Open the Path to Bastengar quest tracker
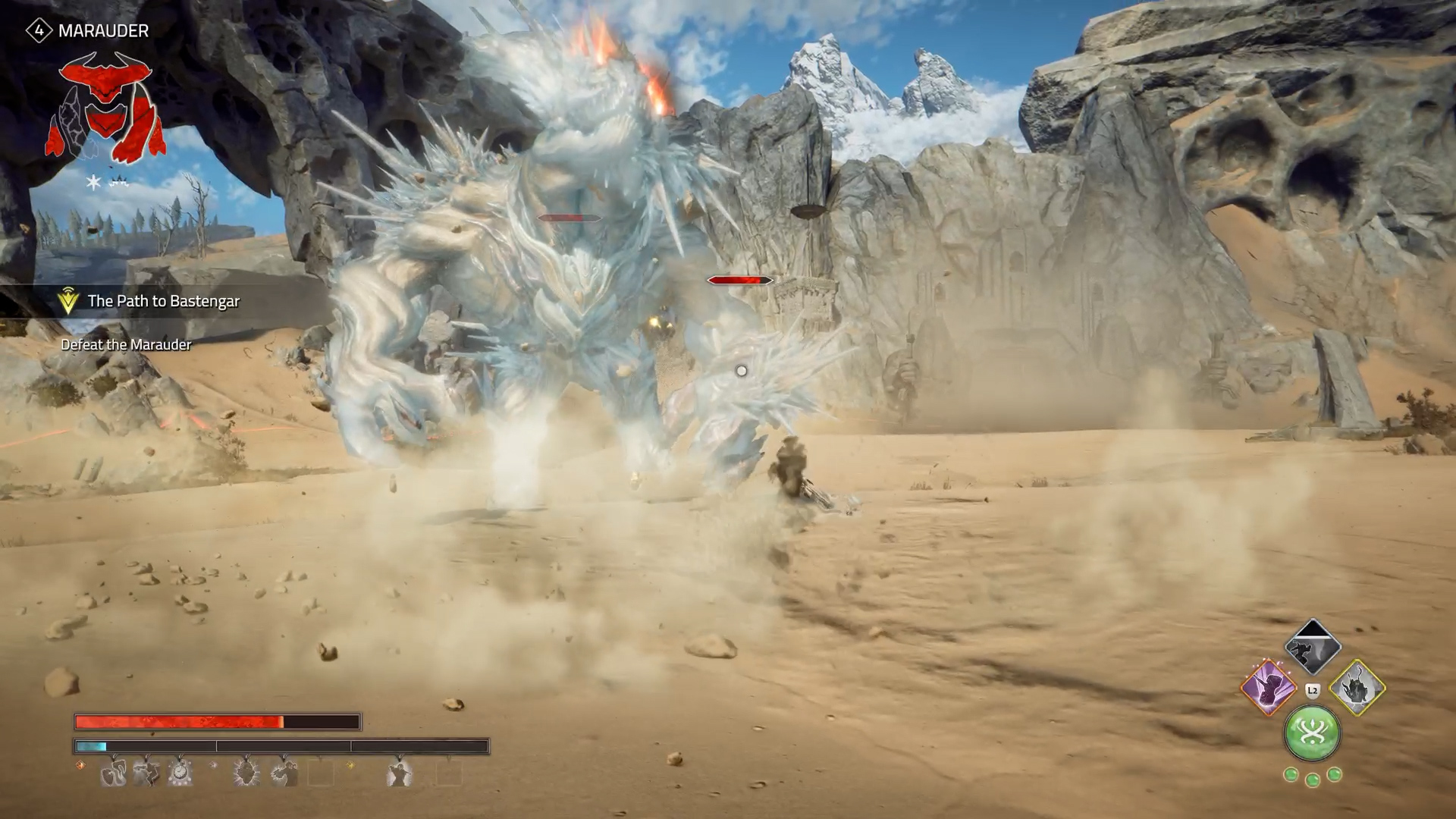This screenshot has height=819, width=1456. coord(163,301)
